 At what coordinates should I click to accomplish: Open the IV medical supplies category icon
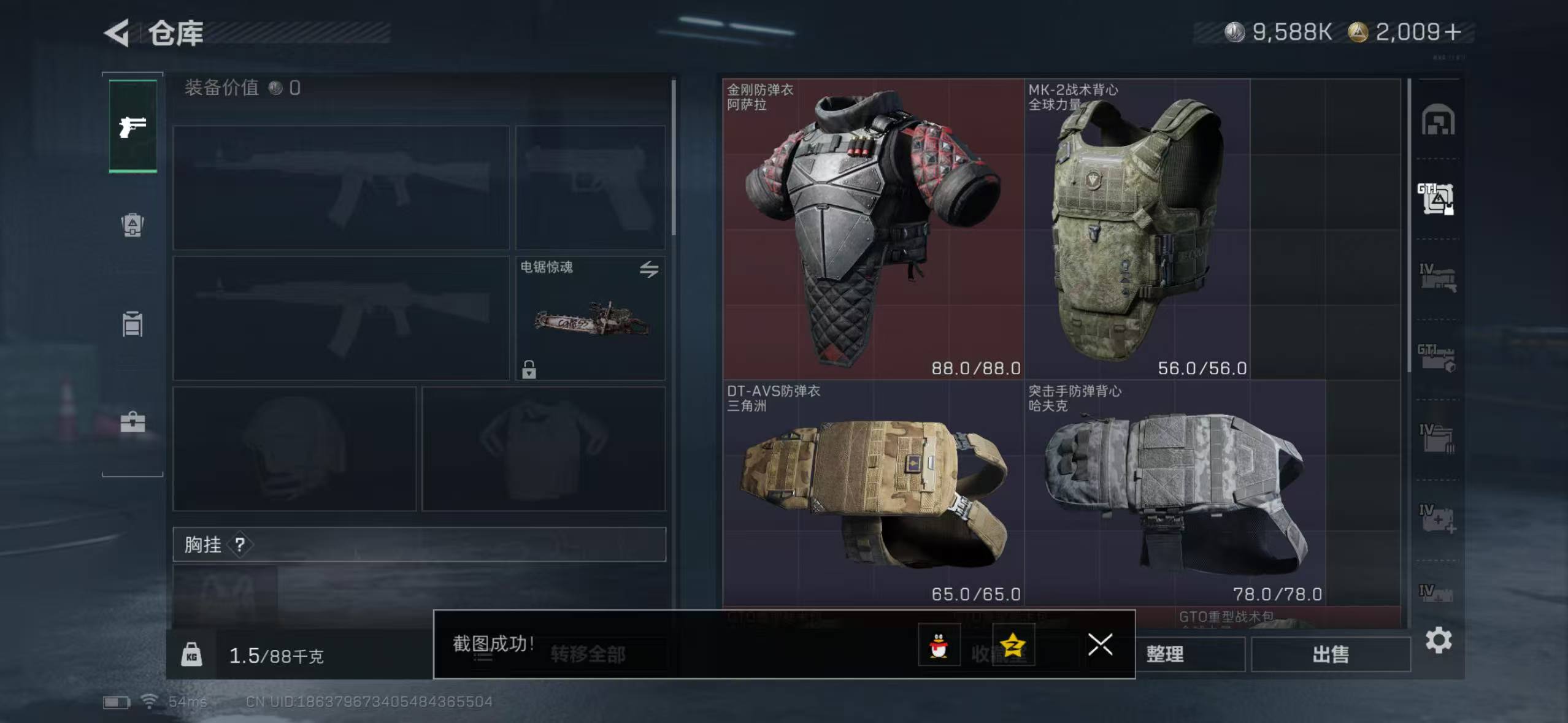pos(1439,517)
